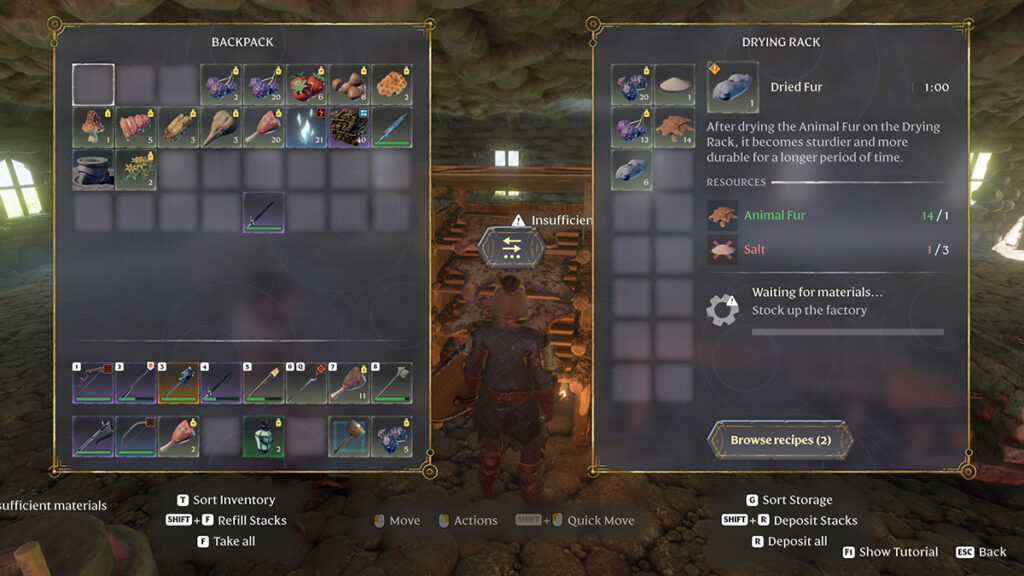Select the strawberries stack in backpack
This screenshot has width=1024, height=576.
306,85
